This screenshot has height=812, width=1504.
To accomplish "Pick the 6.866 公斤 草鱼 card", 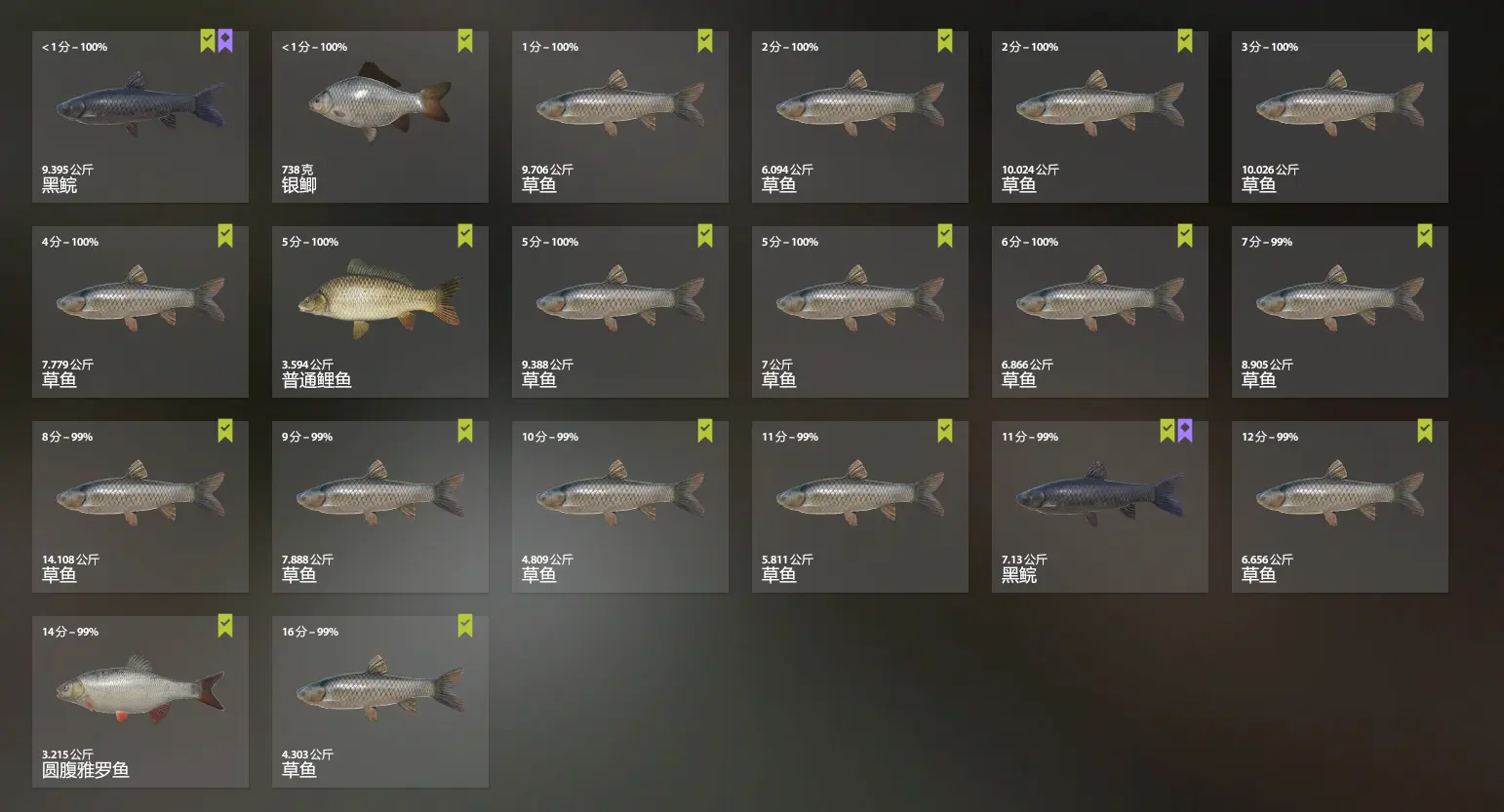I will point(1099,312).
